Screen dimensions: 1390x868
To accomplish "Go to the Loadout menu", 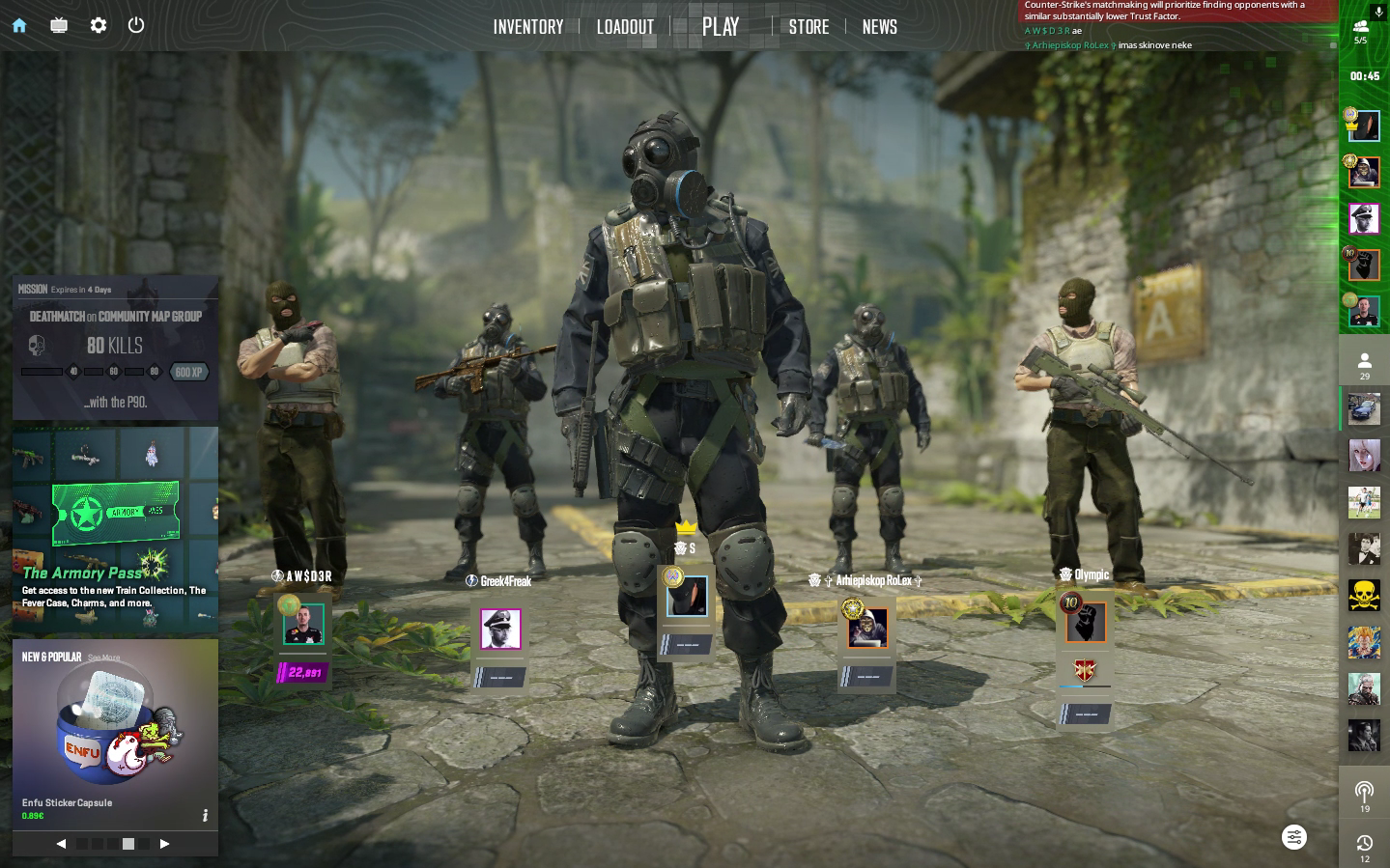I will [x=625, y=27].
